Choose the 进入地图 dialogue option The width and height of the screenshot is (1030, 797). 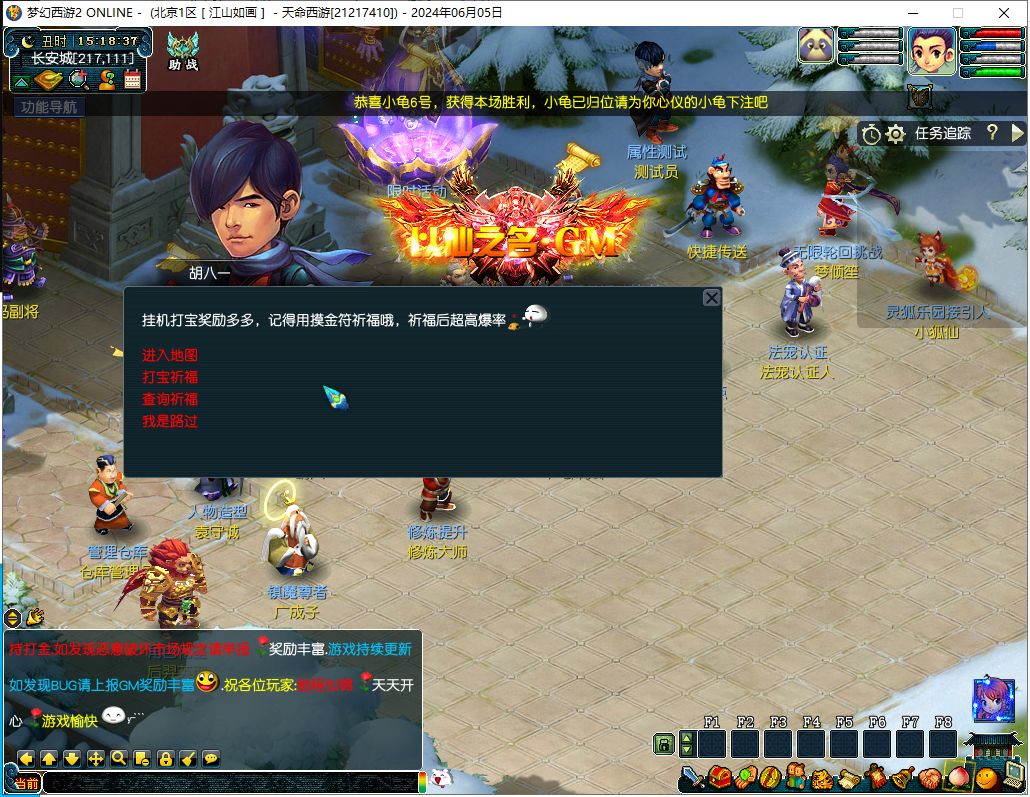pyautogui.click(x=170, y=355)
